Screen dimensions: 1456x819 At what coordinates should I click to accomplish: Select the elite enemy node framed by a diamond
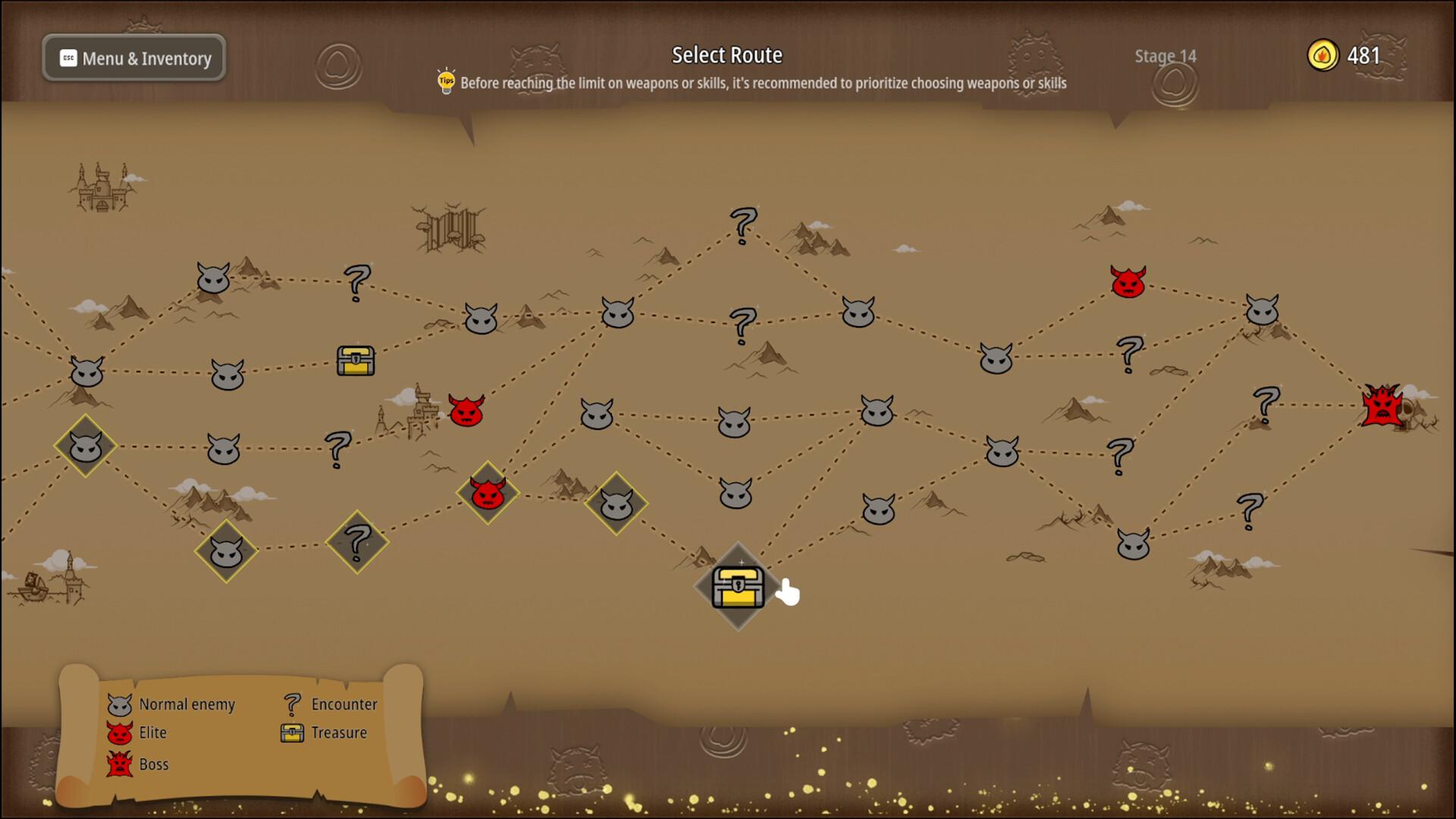click(488, 494)
